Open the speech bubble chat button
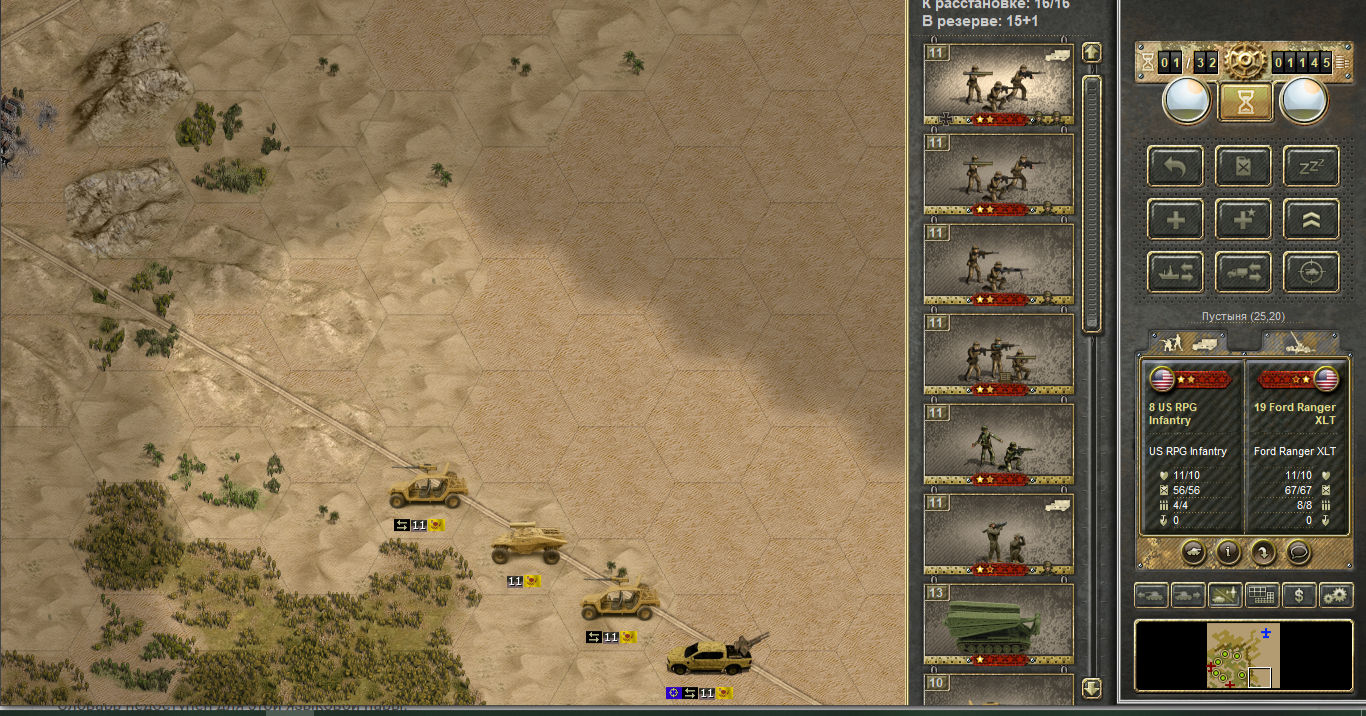1366x716 pixels. [x=1299, y=551]
